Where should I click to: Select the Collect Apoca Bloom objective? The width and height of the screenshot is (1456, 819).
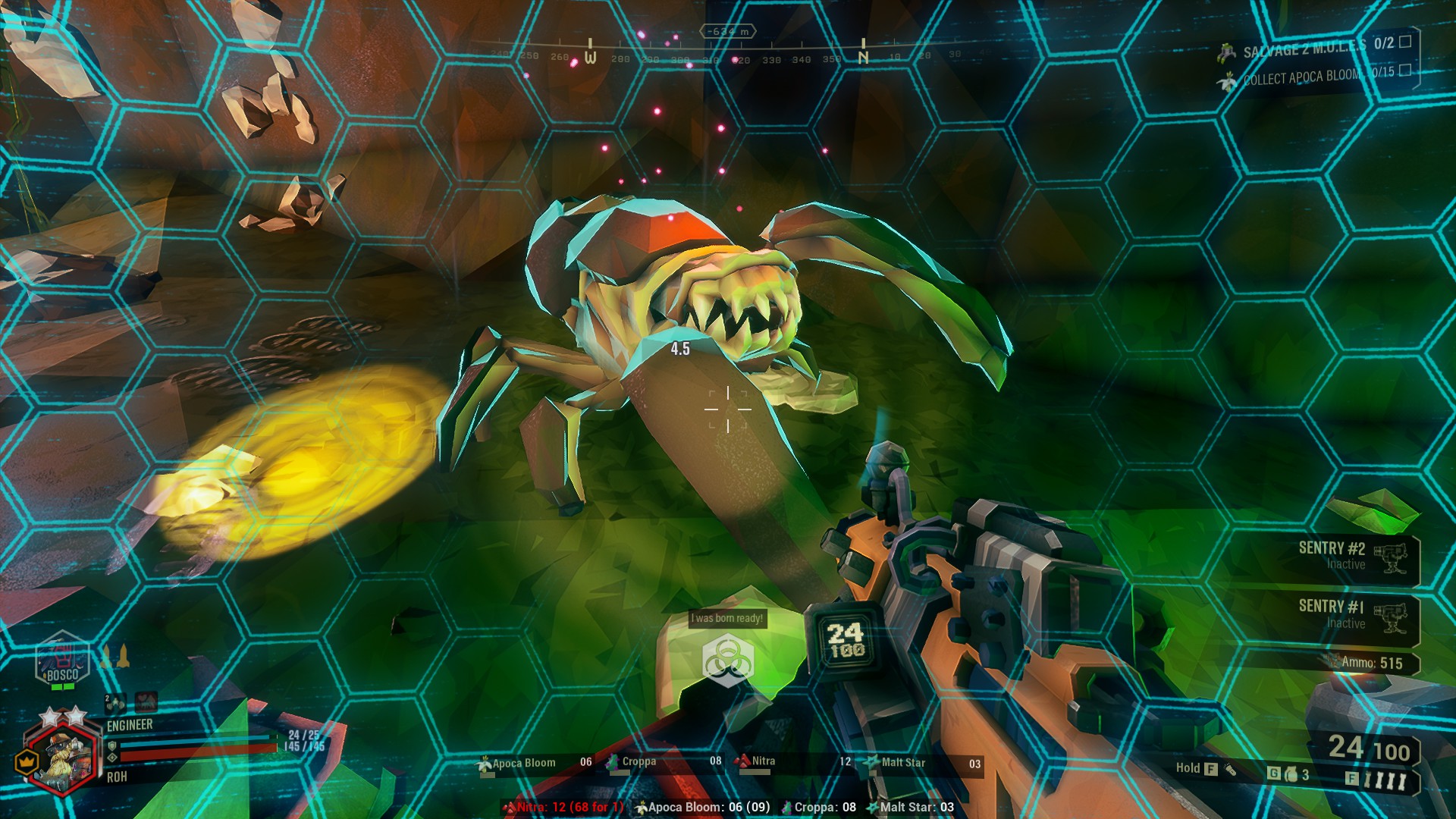1316,75
